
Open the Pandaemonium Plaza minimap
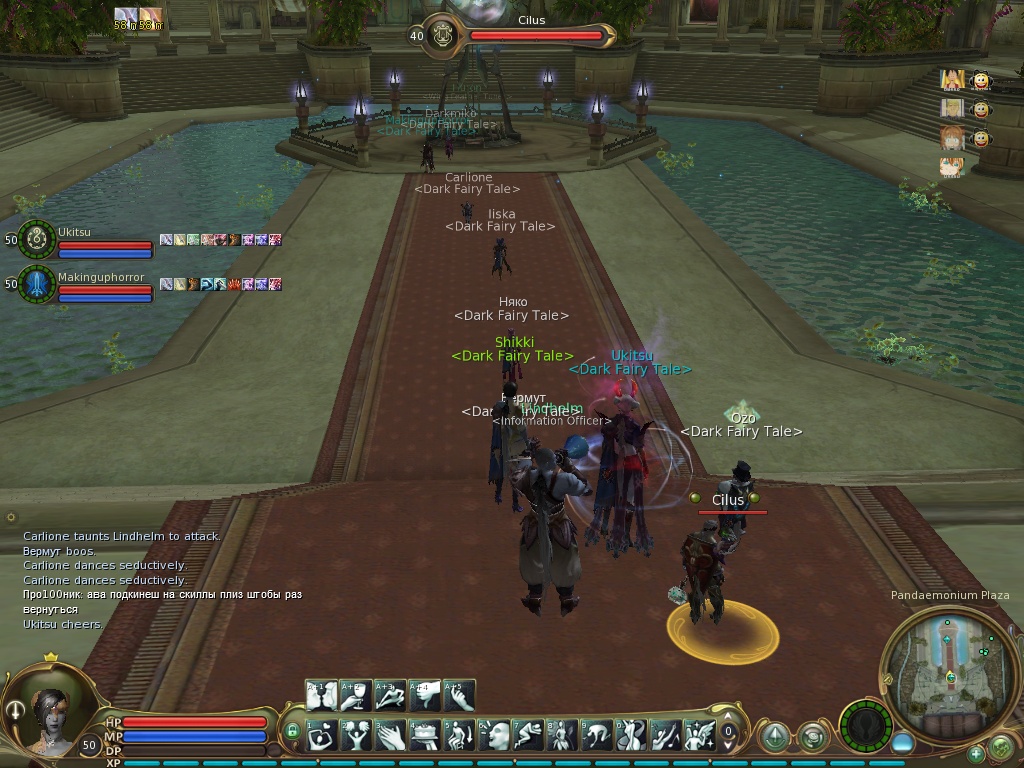(944, 667)
